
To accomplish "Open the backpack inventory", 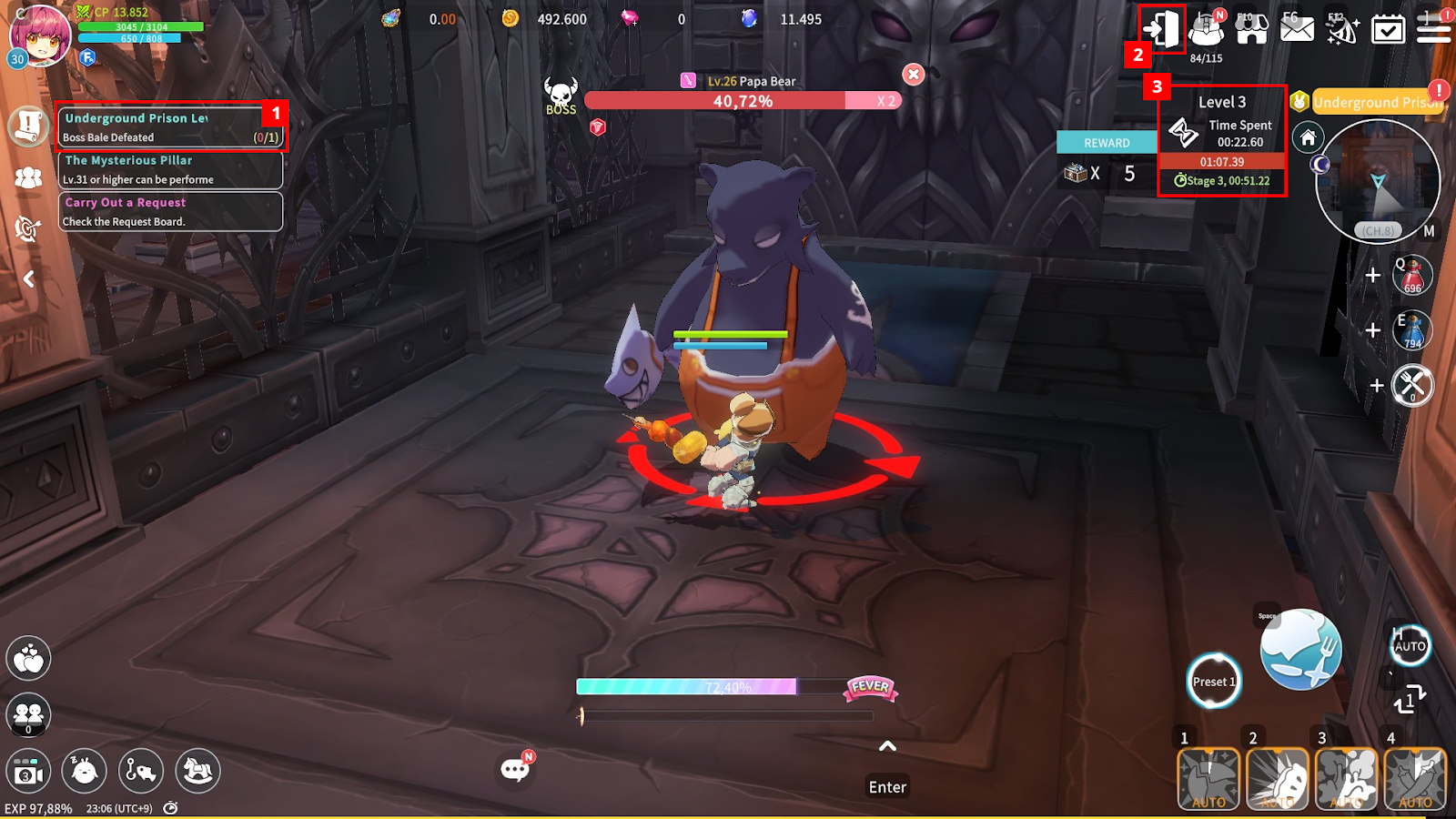I will click(1207, 31).
